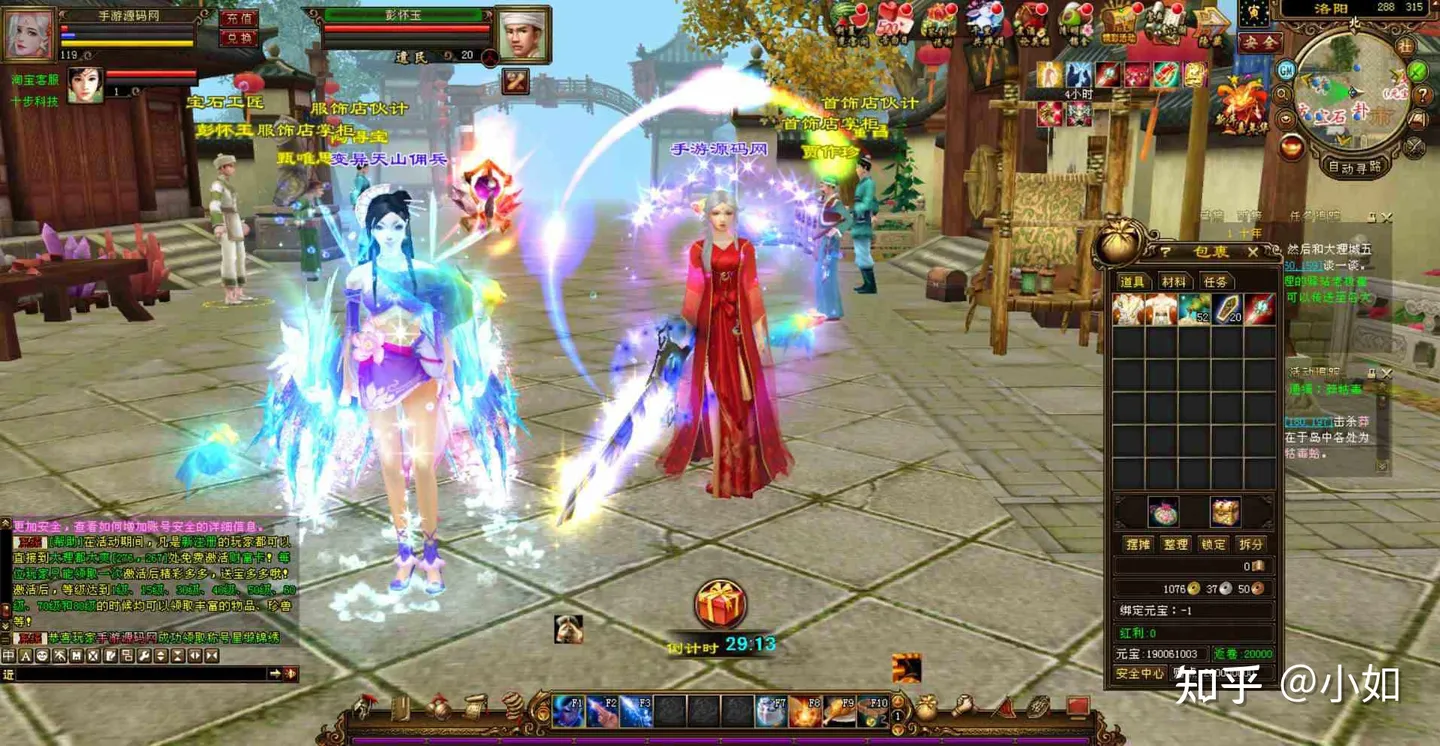Claim the countdown gift box reward

point(720,605)
